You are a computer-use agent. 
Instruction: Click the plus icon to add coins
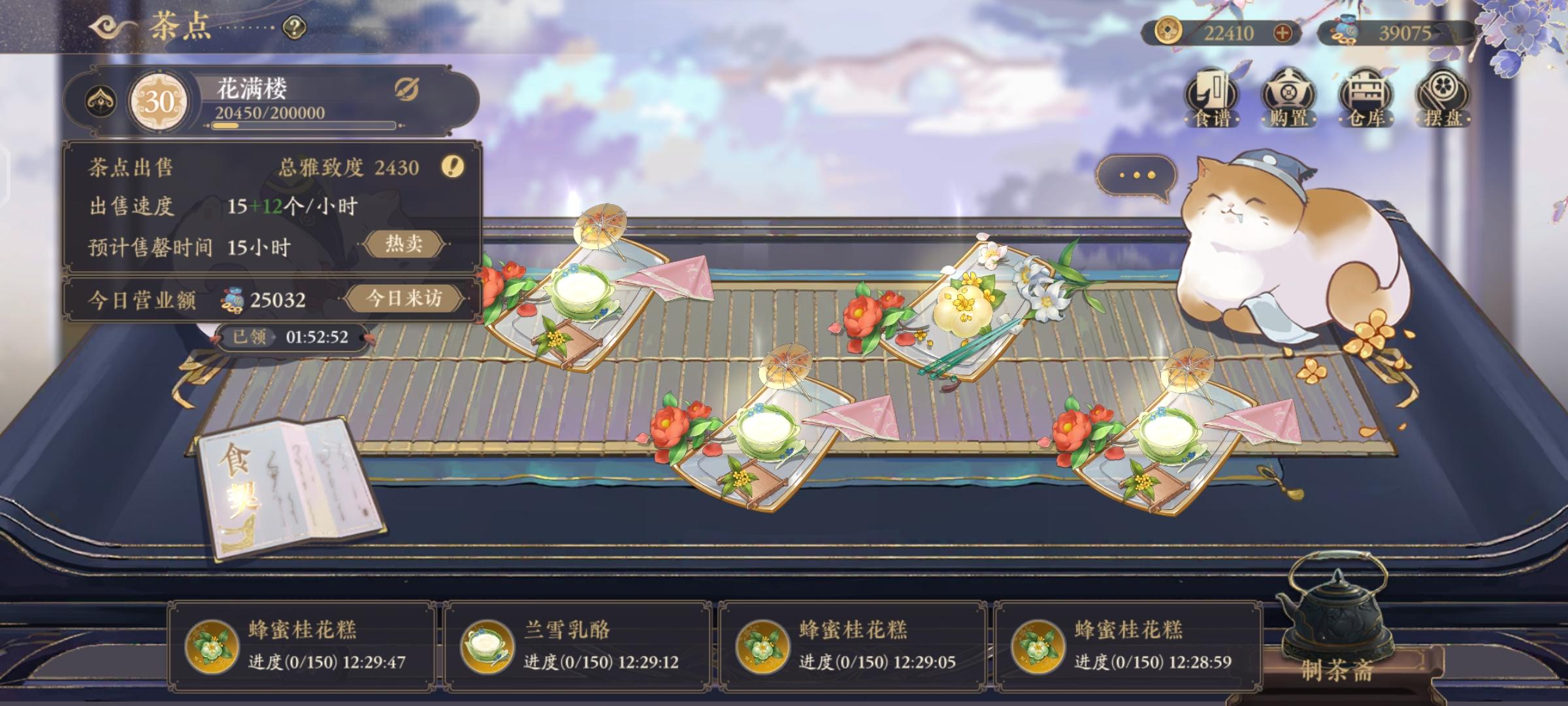[x=1284, y=30]
